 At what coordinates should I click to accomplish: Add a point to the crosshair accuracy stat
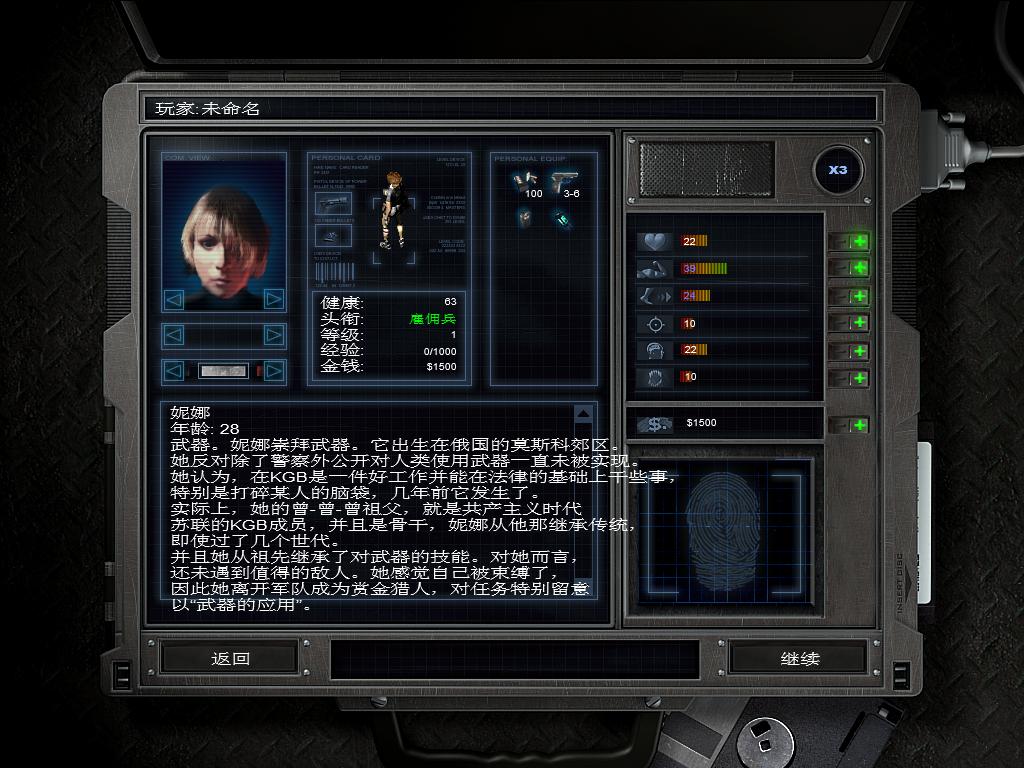pos(859,323)
